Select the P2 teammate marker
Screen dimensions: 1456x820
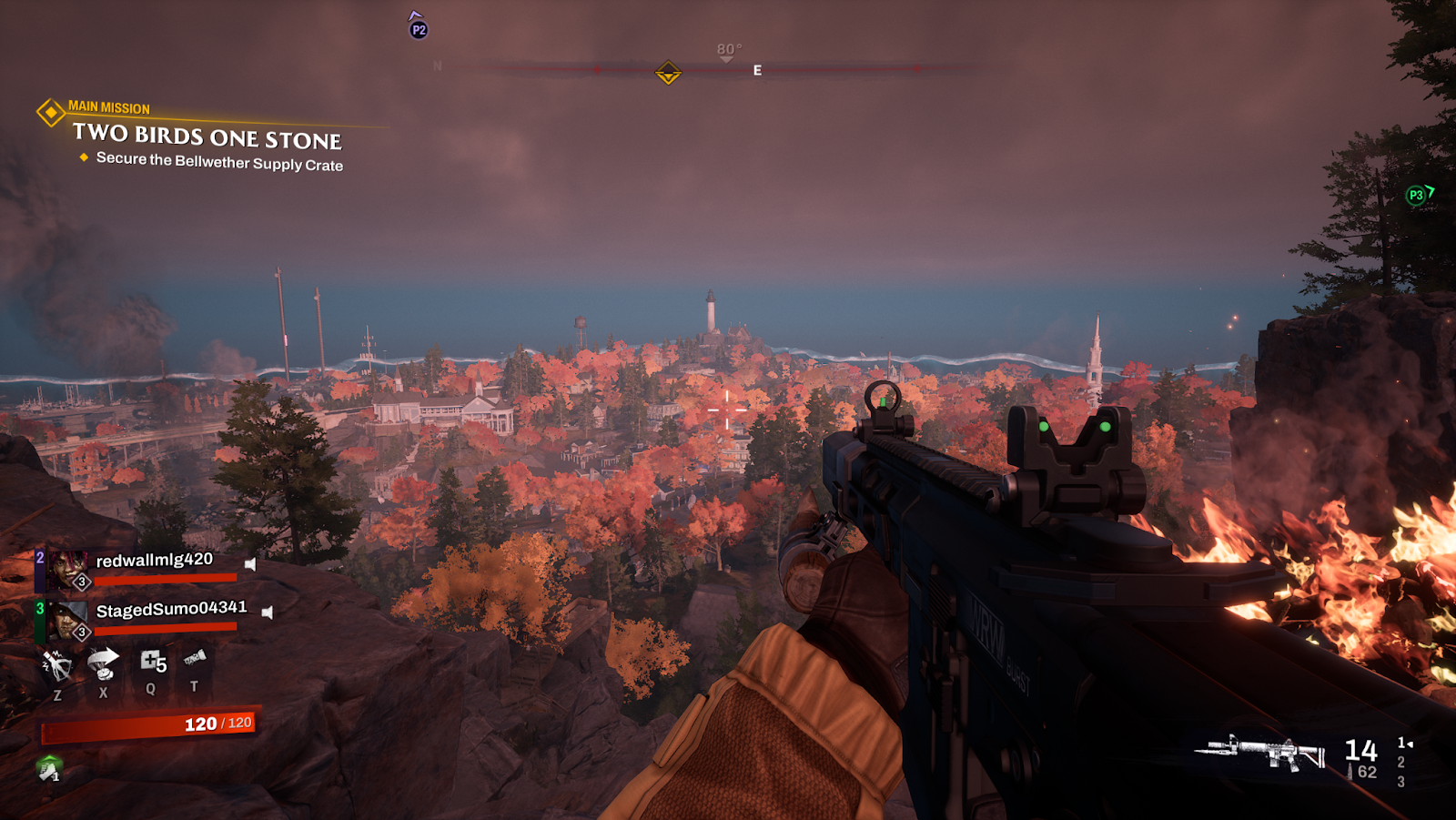point(419,29)
